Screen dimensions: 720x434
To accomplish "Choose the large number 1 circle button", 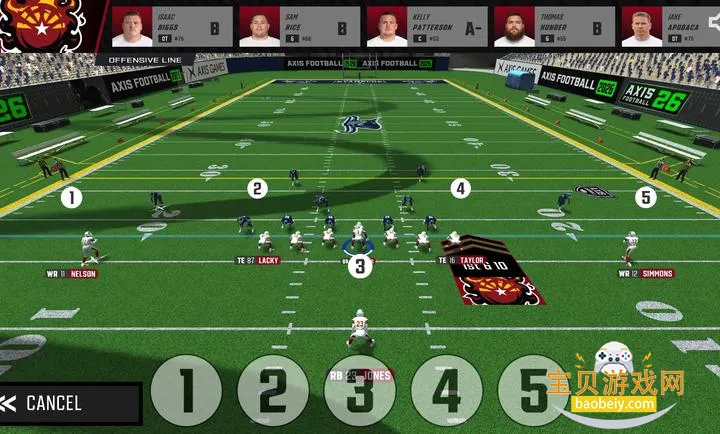I will 186,391.
